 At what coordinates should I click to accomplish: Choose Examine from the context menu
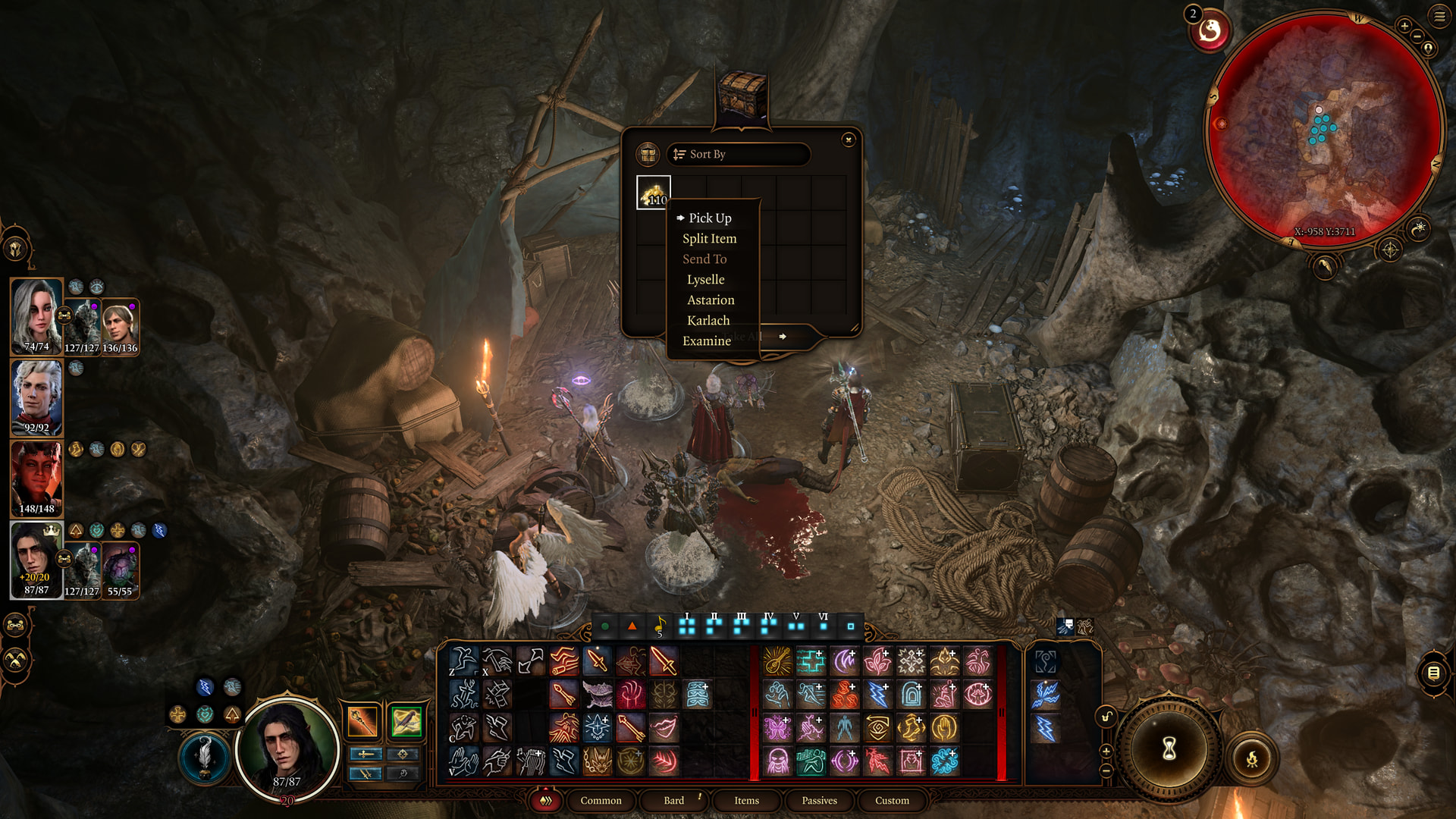(x=706, y=341)
